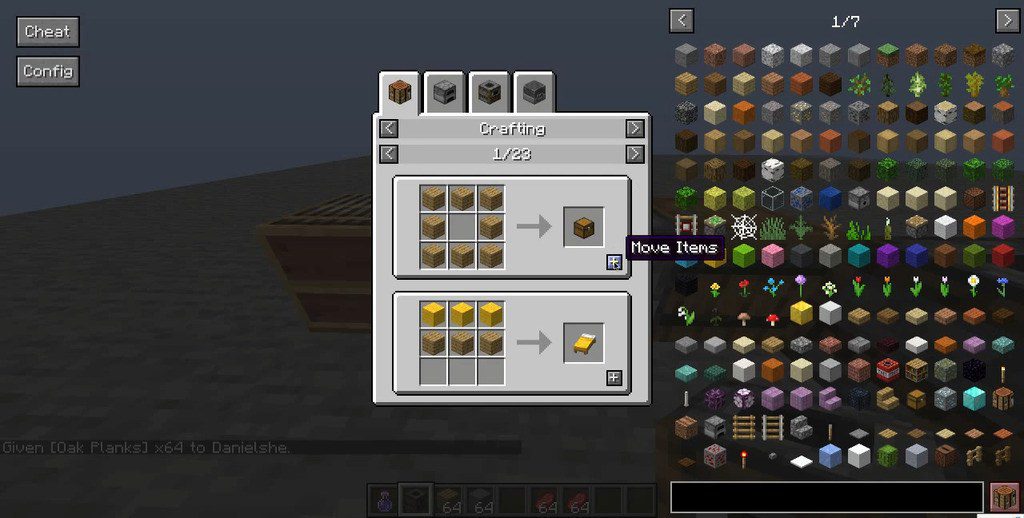
Task: Show previous page of the item list
Action: pos(682,20)
